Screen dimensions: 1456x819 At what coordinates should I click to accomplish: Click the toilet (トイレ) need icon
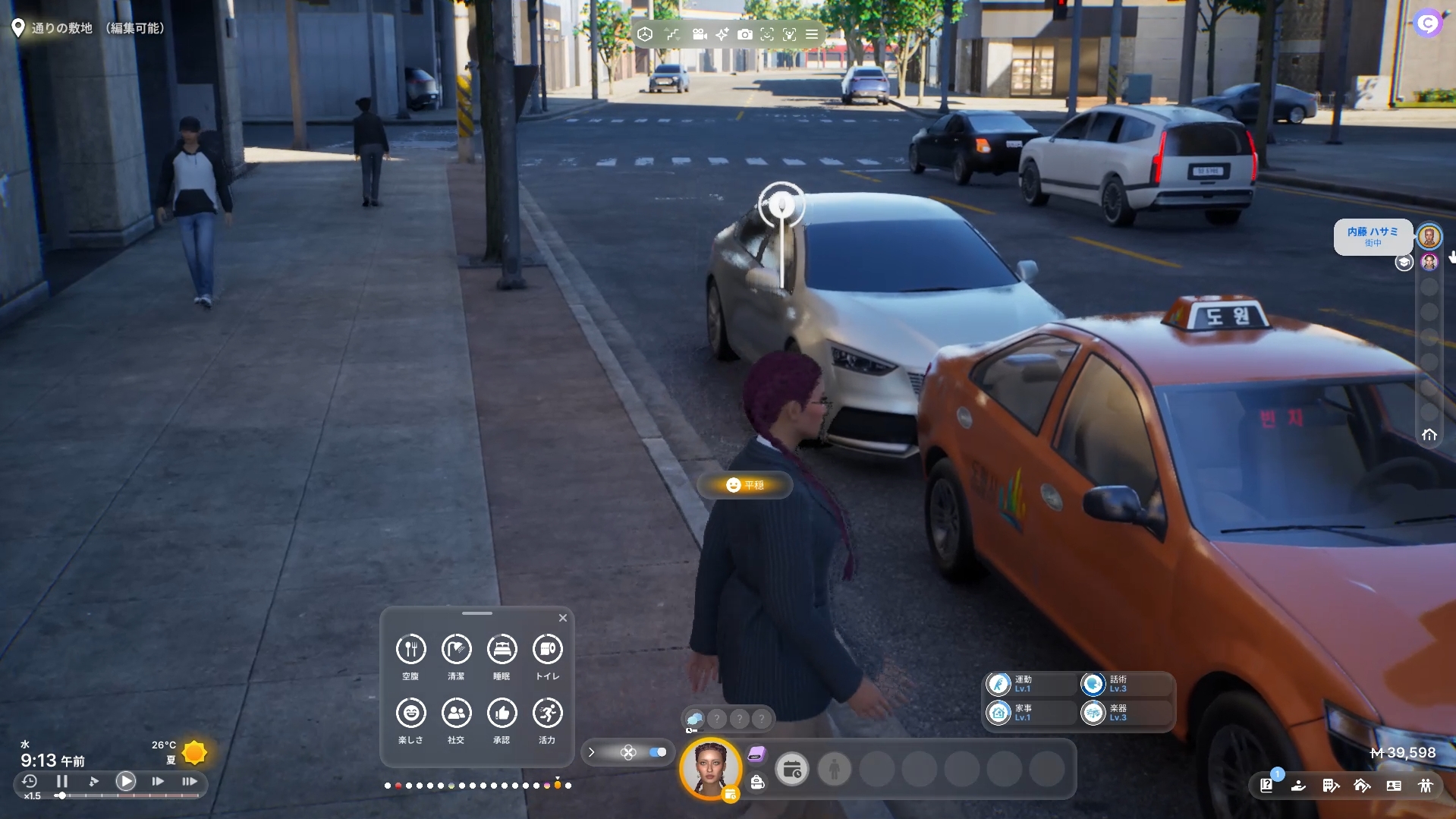[547, 649]
